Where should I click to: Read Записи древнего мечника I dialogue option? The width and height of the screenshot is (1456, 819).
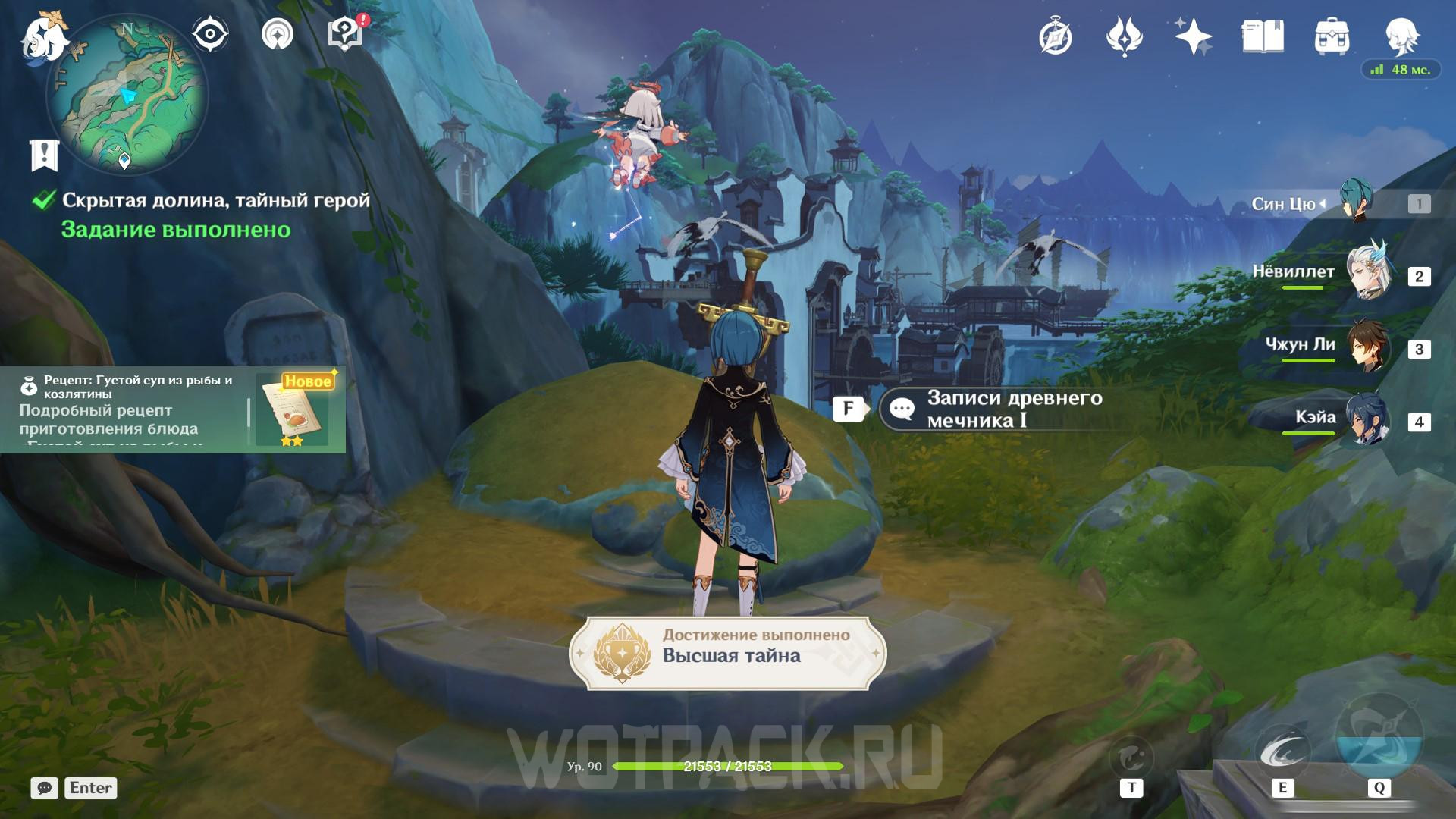993,409
